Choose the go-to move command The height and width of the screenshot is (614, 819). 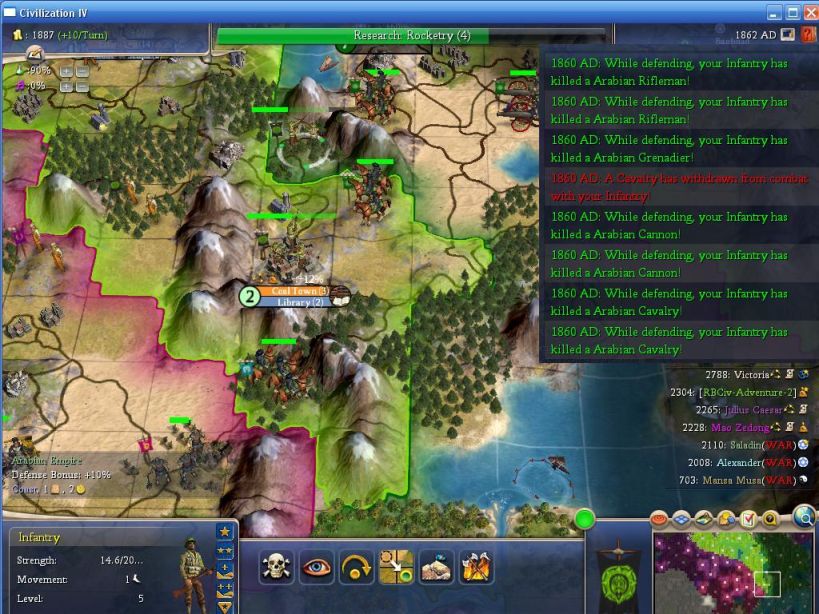coord(396,567)
